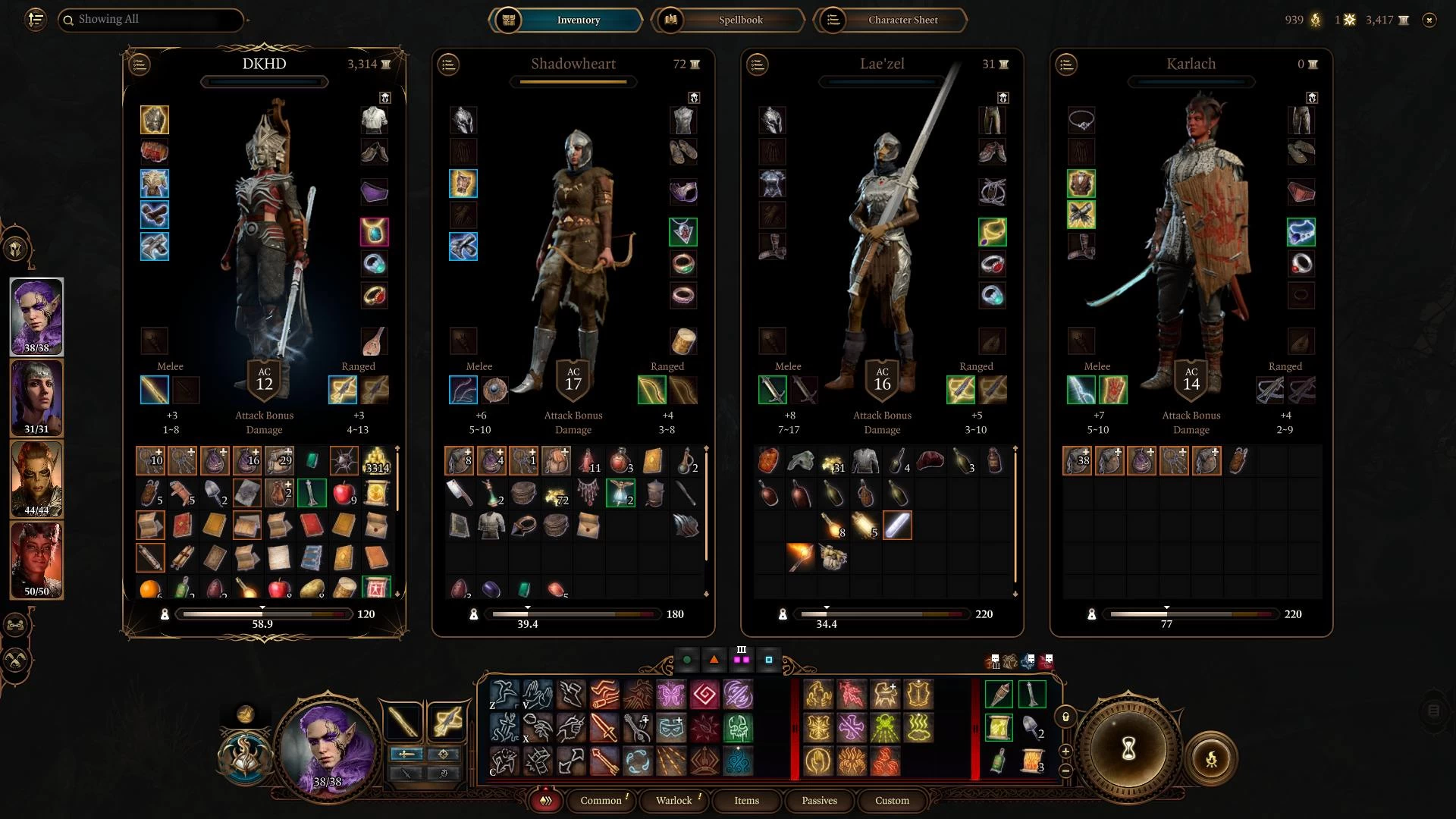Close the inventory screen

pos(1429,20)
